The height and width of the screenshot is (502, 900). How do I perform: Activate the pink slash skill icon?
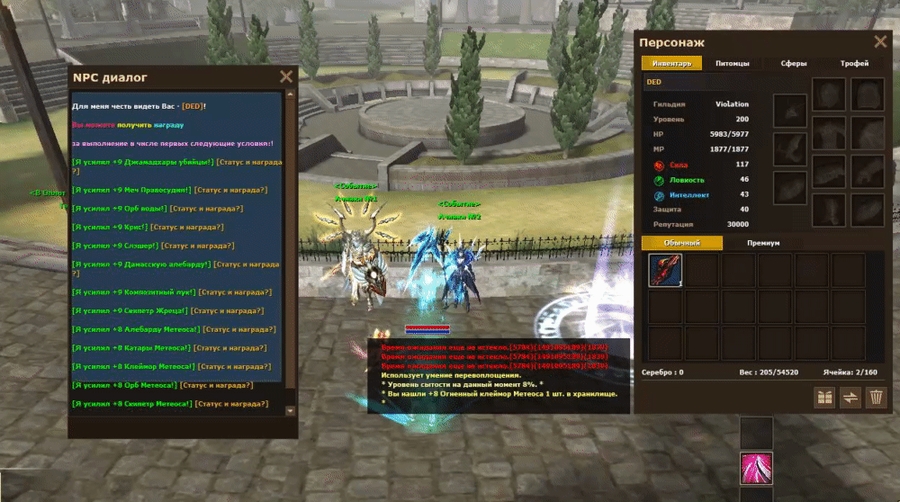(756, 467)
